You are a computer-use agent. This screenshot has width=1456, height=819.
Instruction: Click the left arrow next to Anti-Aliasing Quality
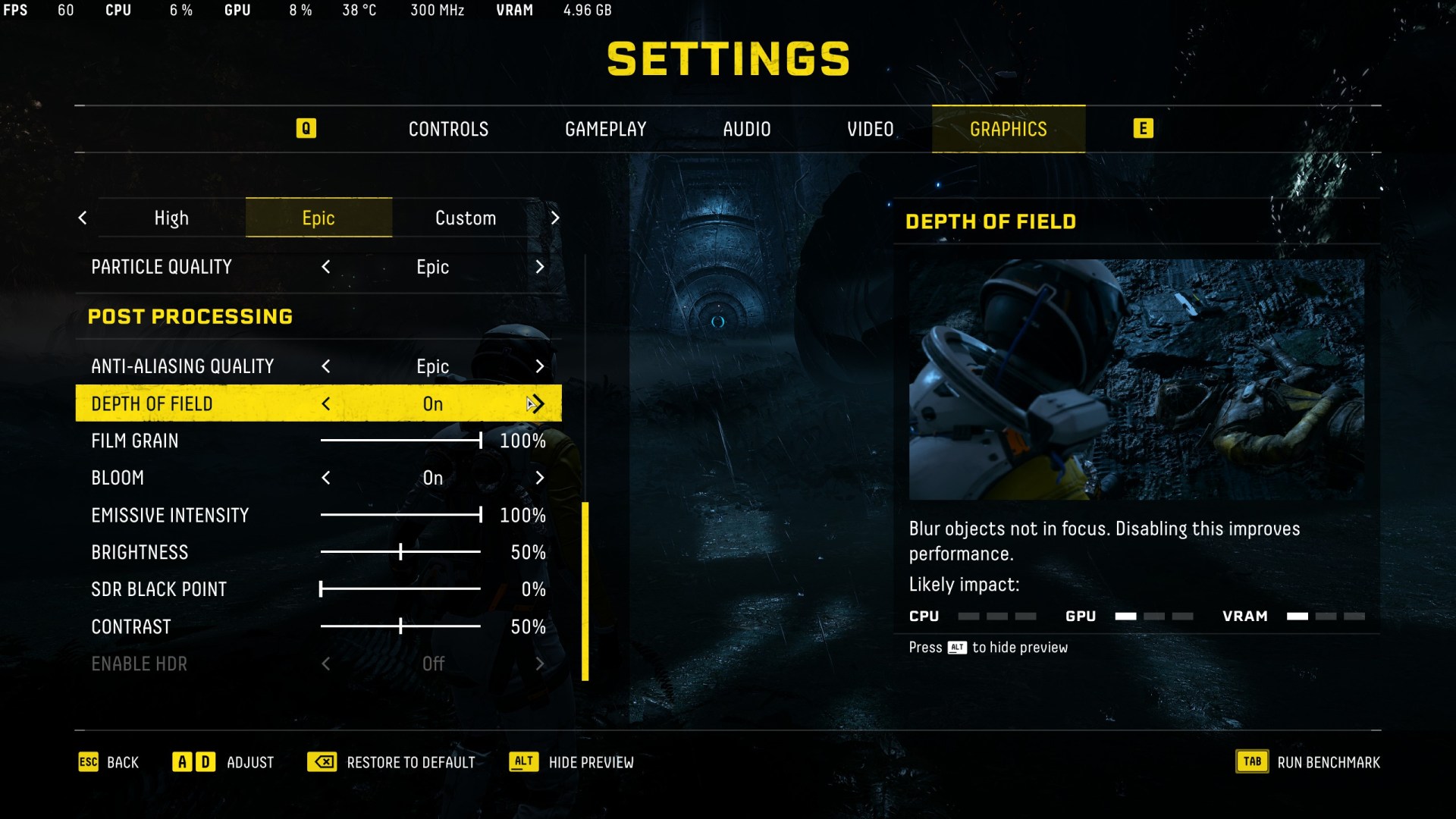click(x=325, y=366)
